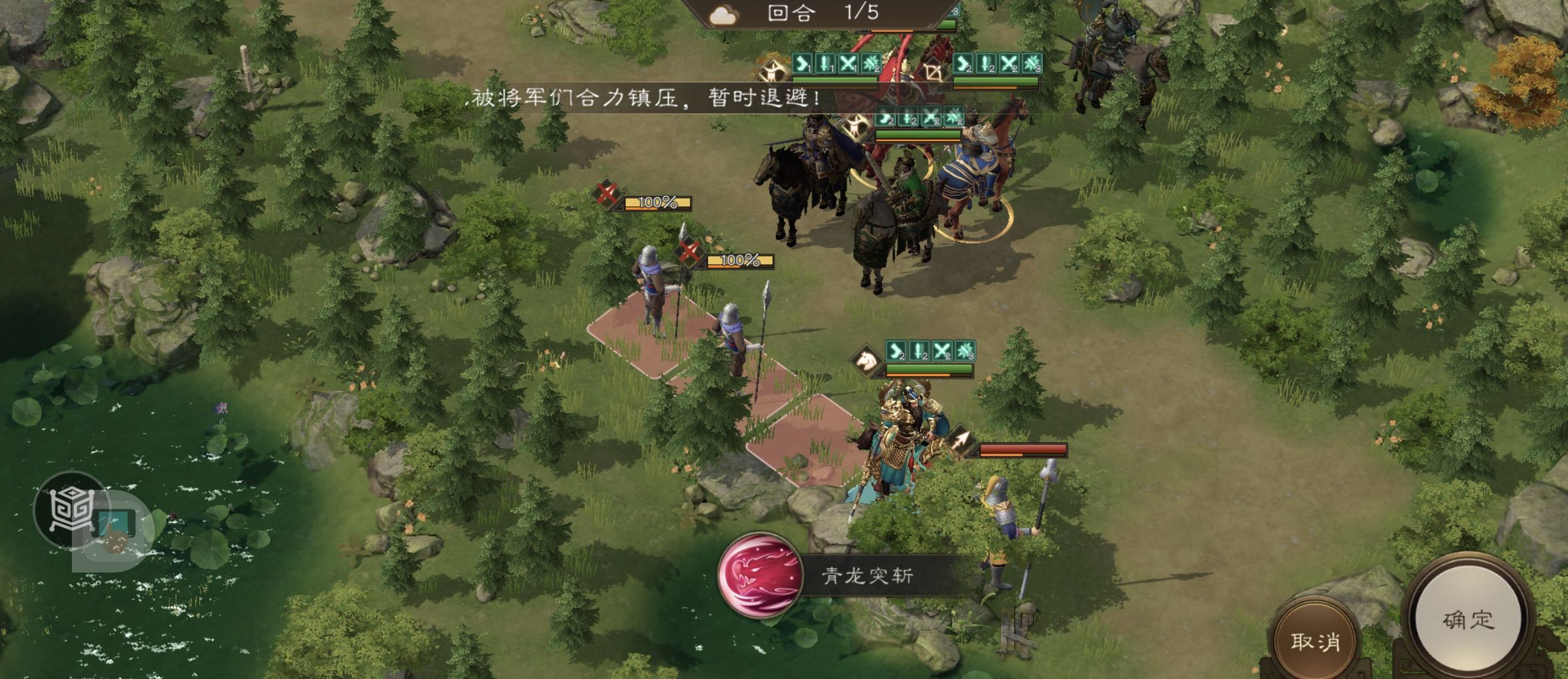Confirm the action with 确定
This screenshot has width=1568, height=679.
[x=1467, y=619]
